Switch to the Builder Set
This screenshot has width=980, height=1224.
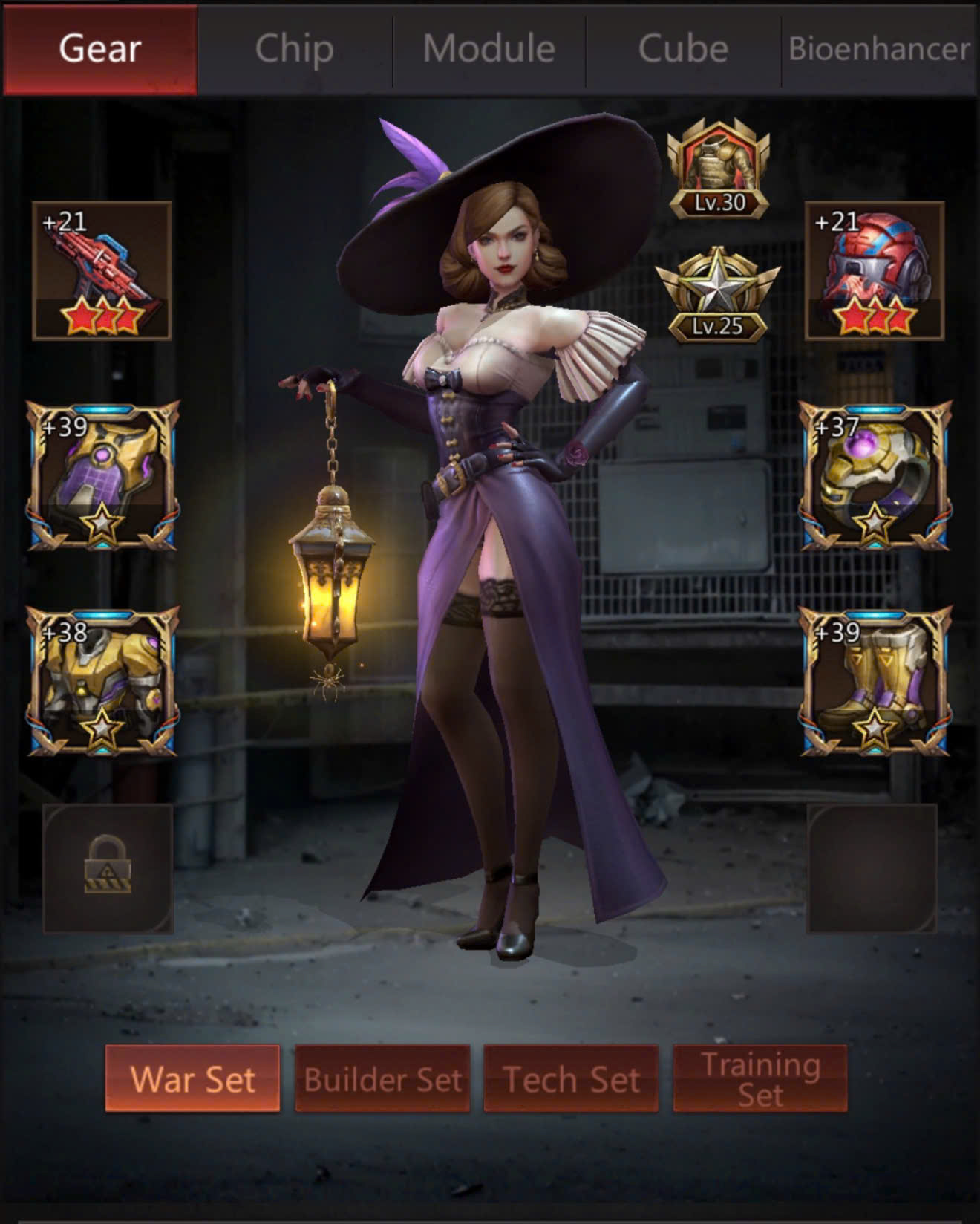tap(382, 1078)
